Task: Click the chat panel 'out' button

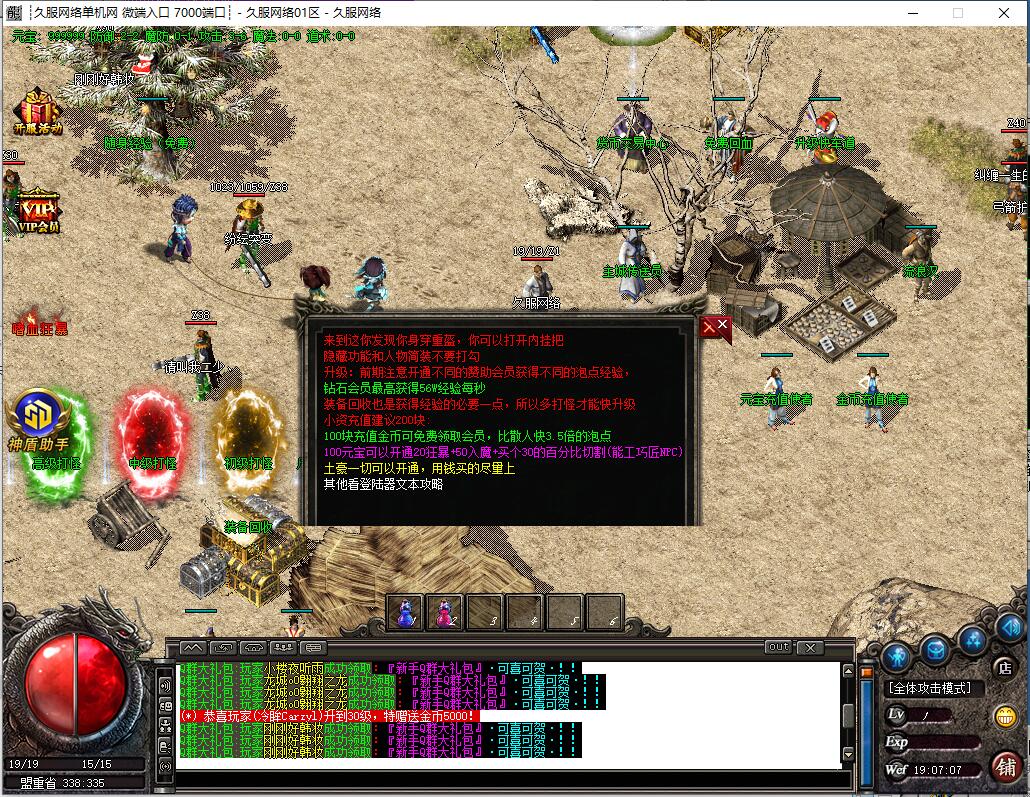Action: [777, 648]
